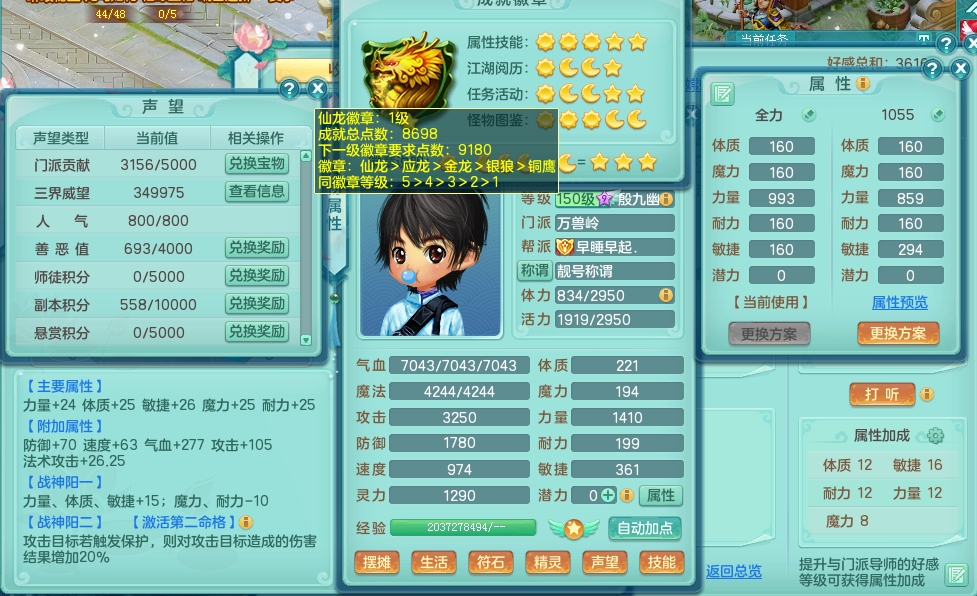Redeem 兑换奖励 in the 副本积分 row
This screenshot has width=977, height=596.
(x=256, y=304)
